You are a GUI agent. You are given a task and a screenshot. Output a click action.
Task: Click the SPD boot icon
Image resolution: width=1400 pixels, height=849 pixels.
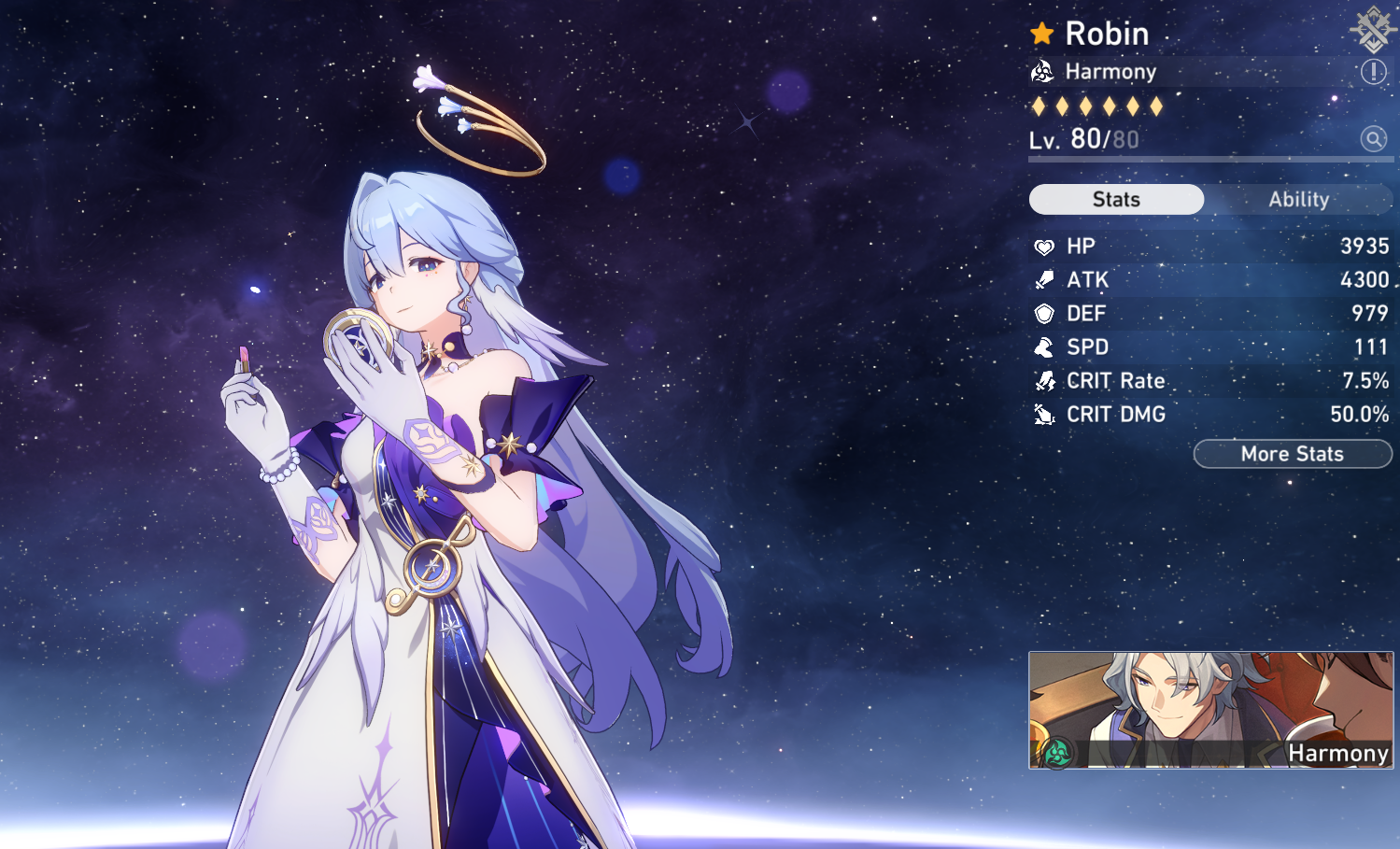coord(1045,347)
